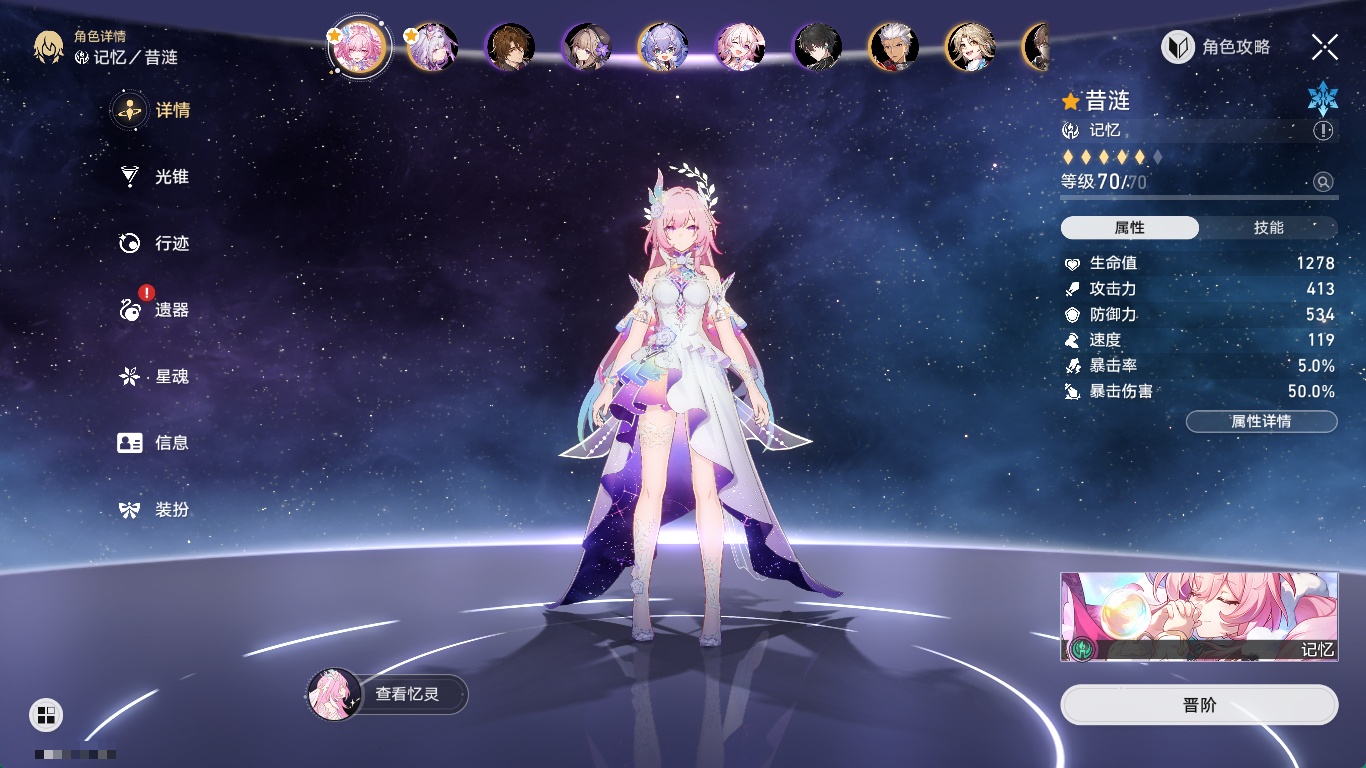Open the 详情 details menu entry
Viewport: 1366px width, 768px height.
(153, 110)
